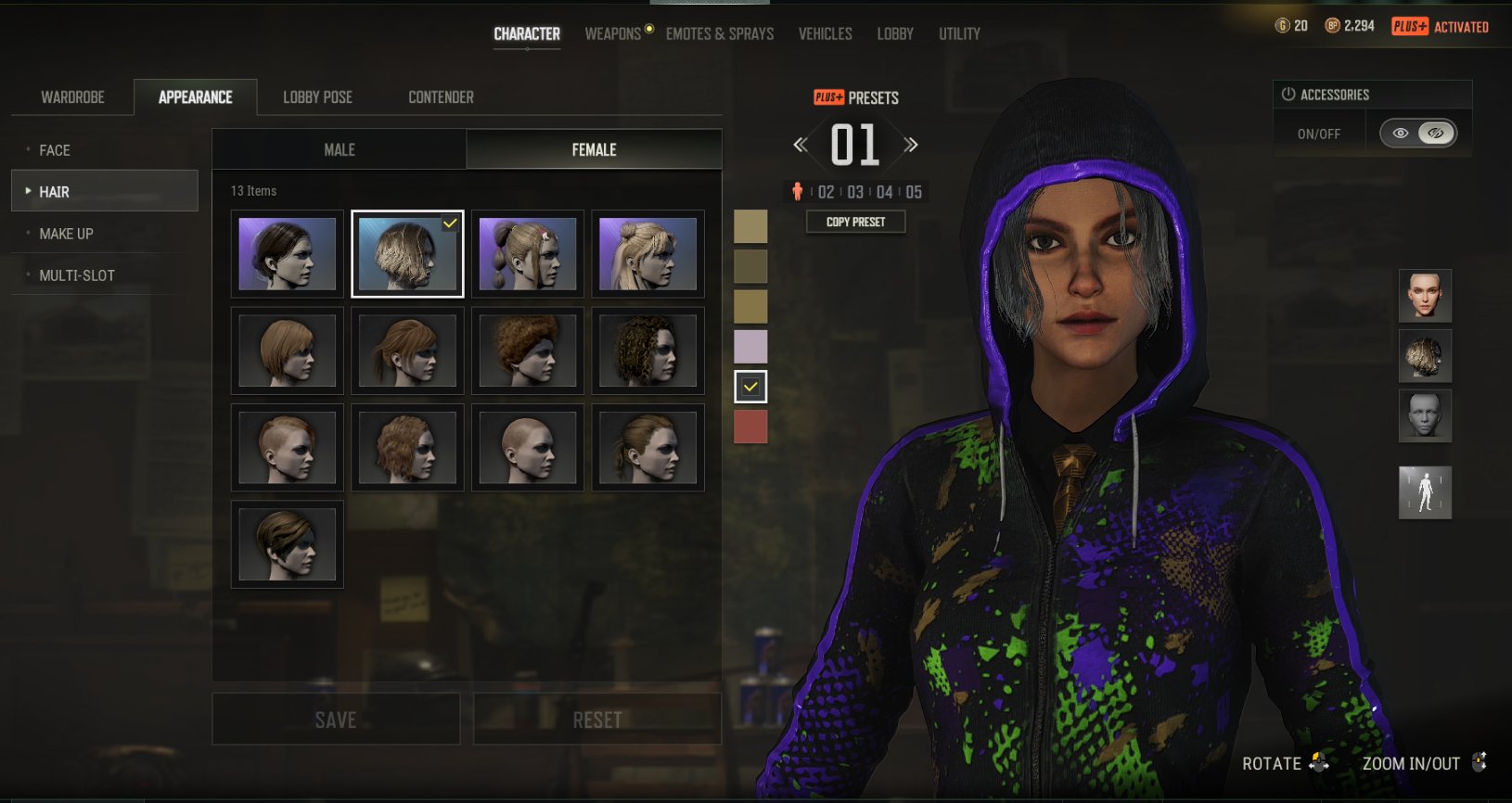Select the Multi-Slot category
The width and height of the screenshot is (1512, 803).
point(77,275)
